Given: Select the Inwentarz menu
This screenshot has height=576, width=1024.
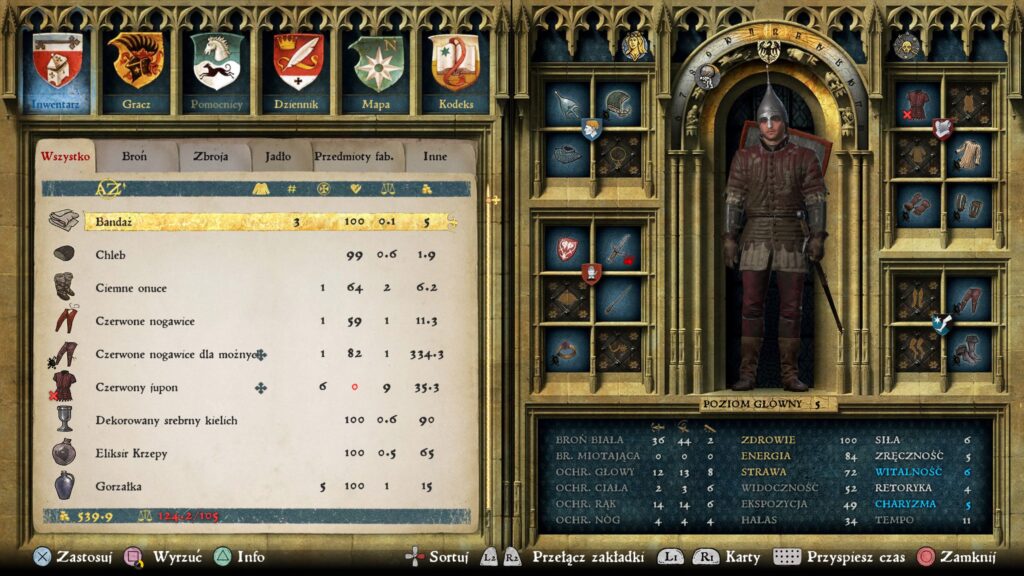Looking at the screenshot, I should 57,70.
